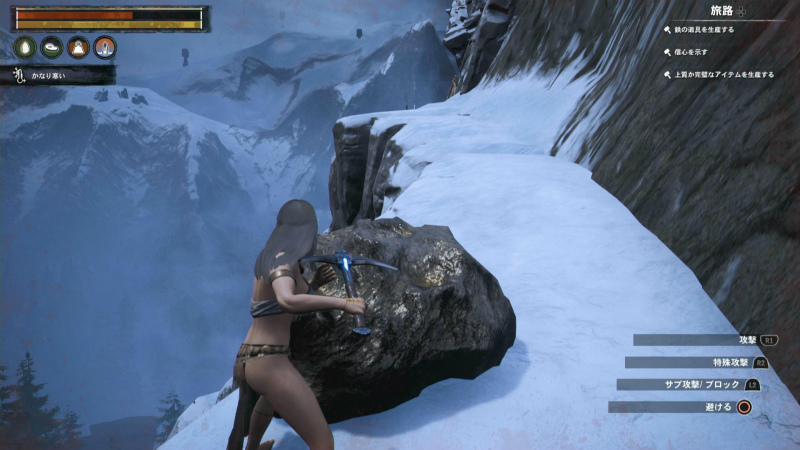Select the 信心を示す journey objective

click(x=690, y=52)
